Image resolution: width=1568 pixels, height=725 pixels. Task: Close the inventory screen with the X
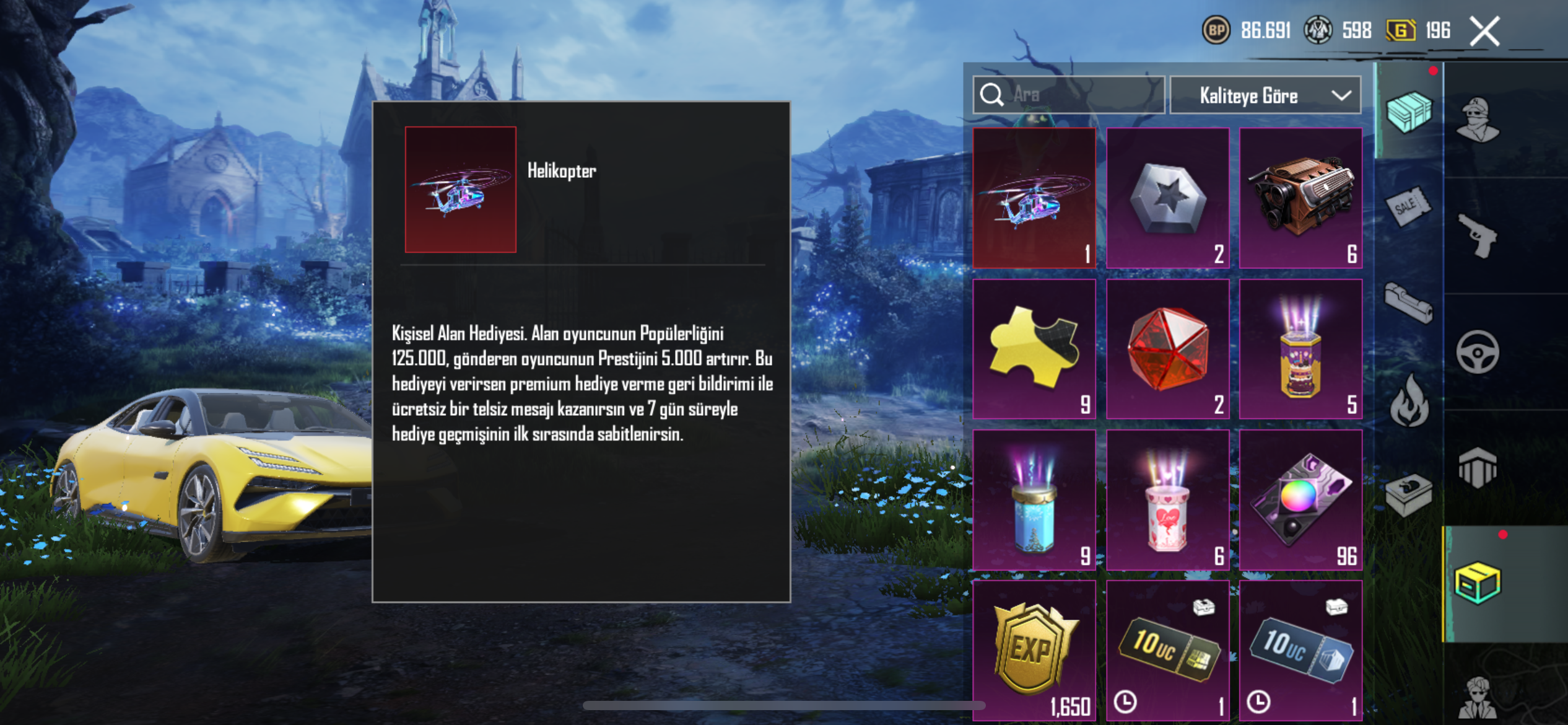click(x=1484, y=31)
